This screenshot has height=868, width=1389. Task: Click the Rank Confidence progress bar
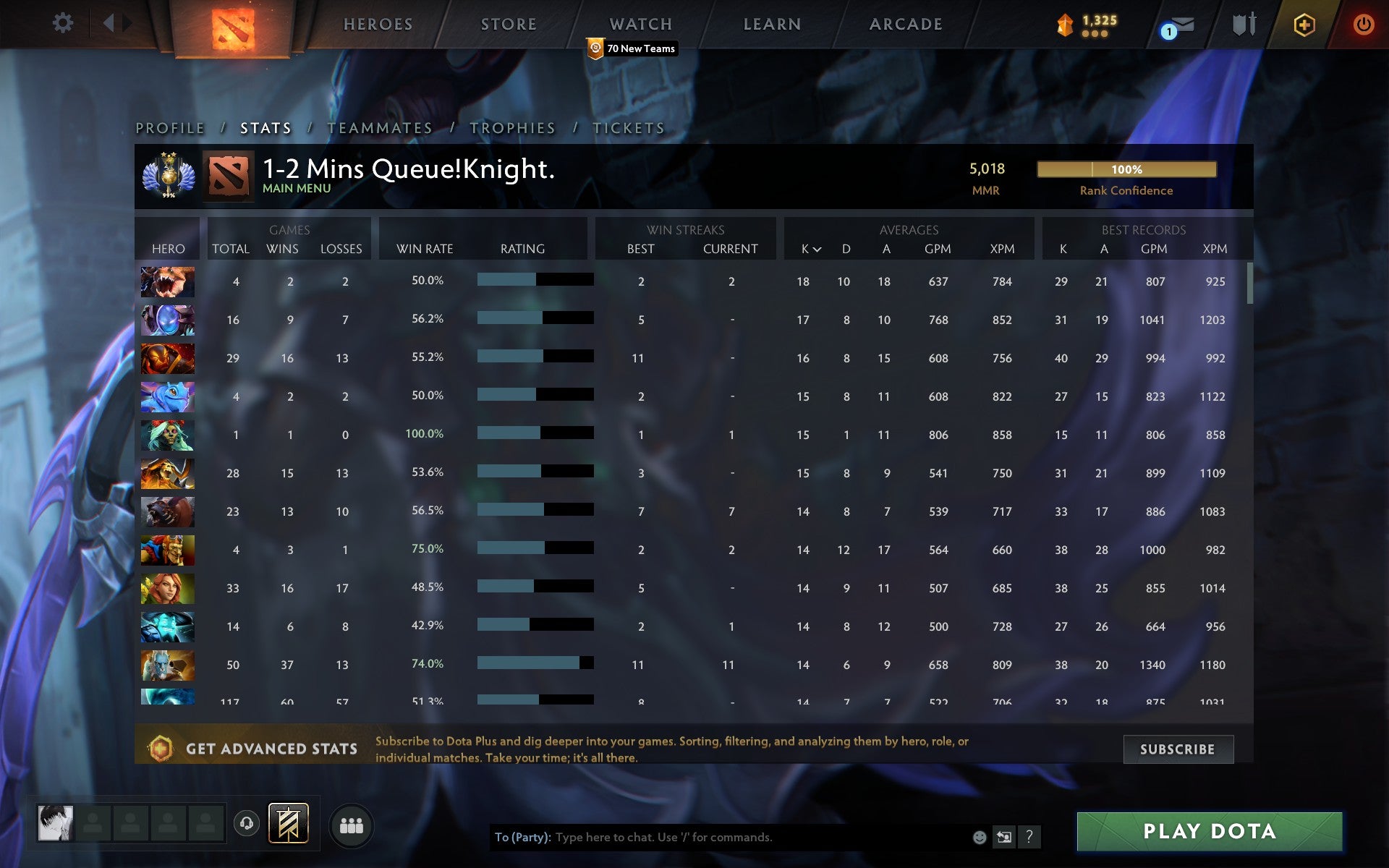(x=1126, y=169)
